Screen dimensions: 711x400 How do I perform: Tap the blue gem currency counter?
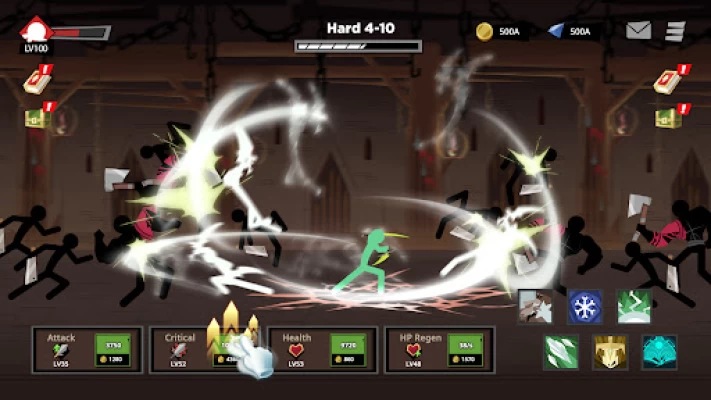point(571,31)
